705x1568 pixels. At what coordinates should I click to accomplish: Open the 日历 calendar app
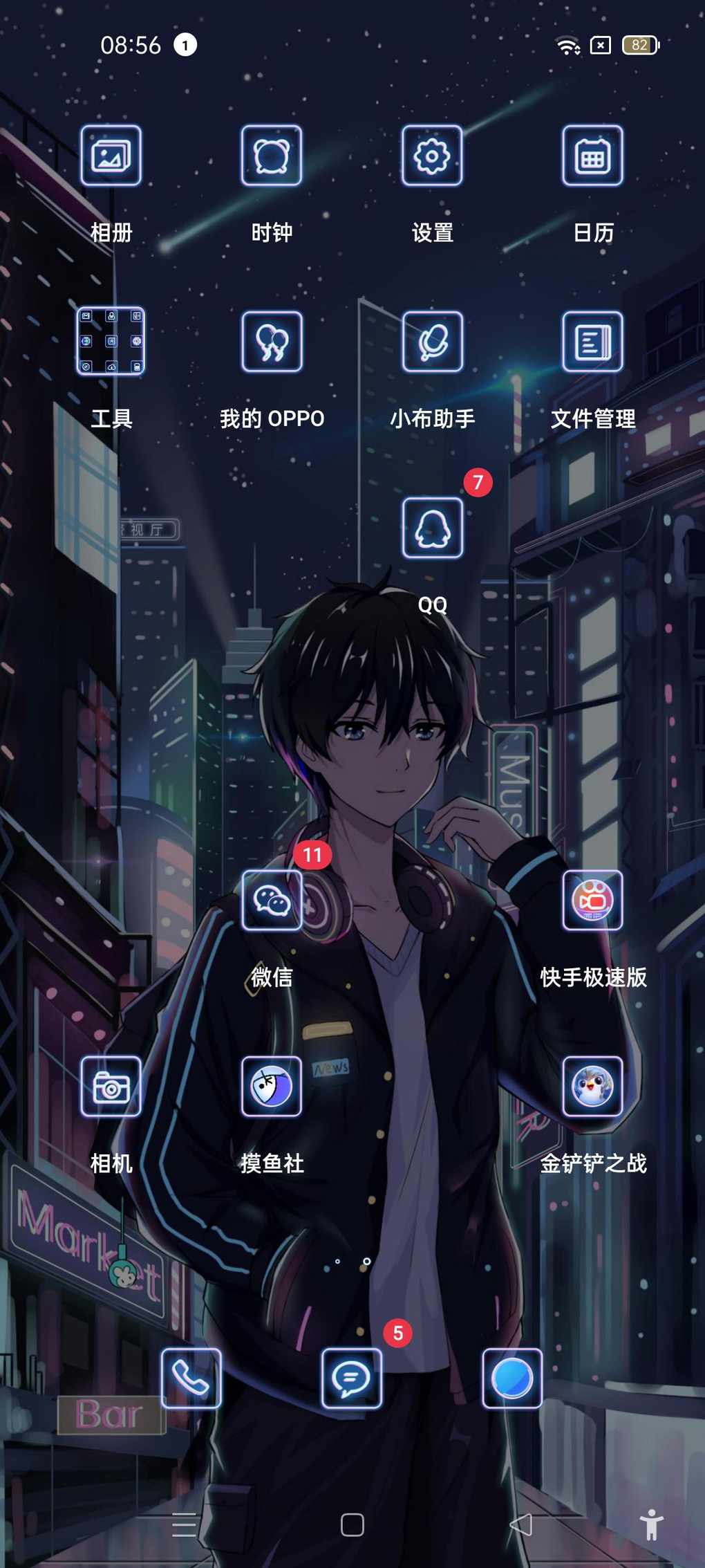[x=592, y=156]
